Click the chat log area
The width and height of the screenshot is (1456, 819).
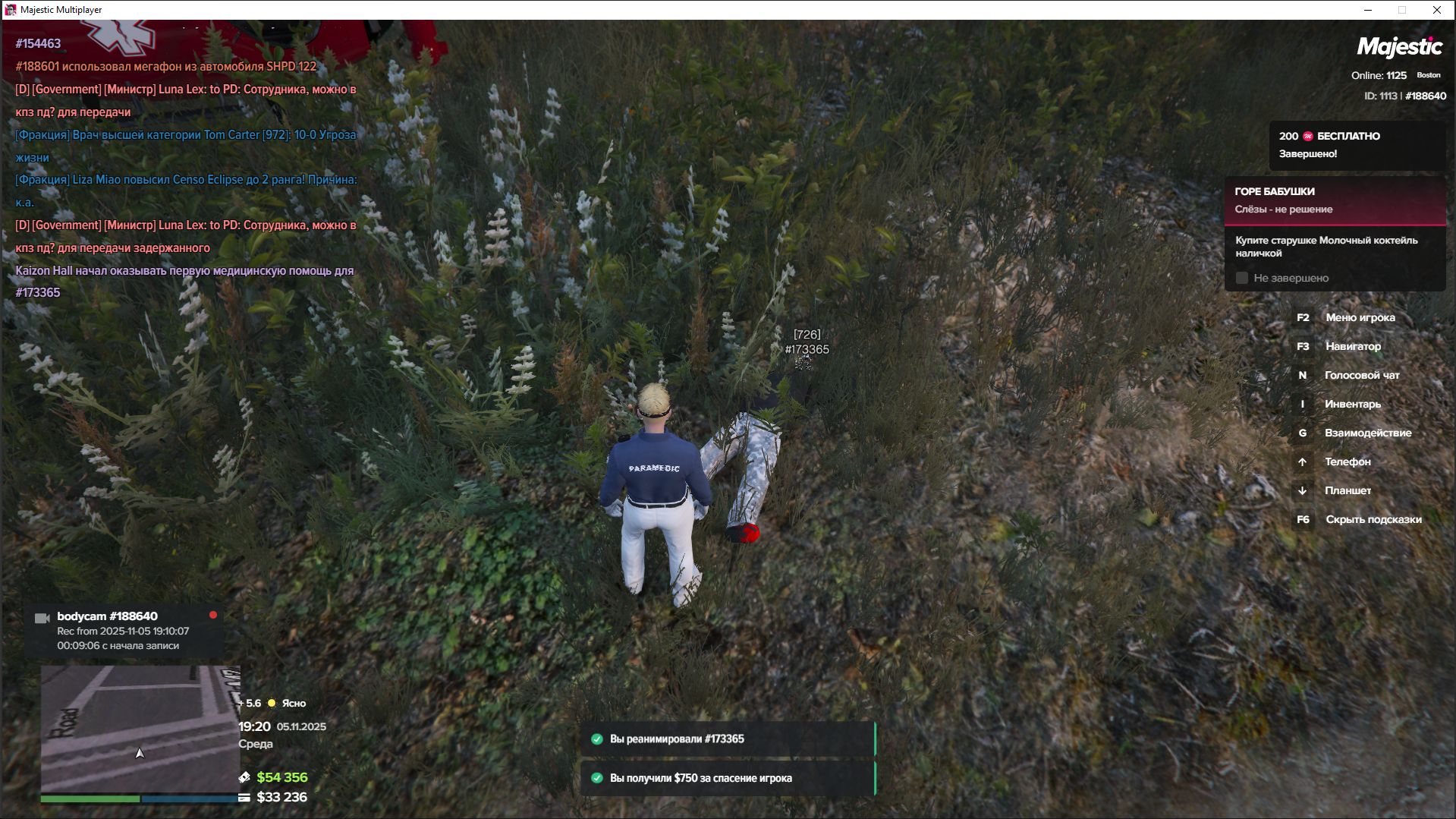(186, 168)
